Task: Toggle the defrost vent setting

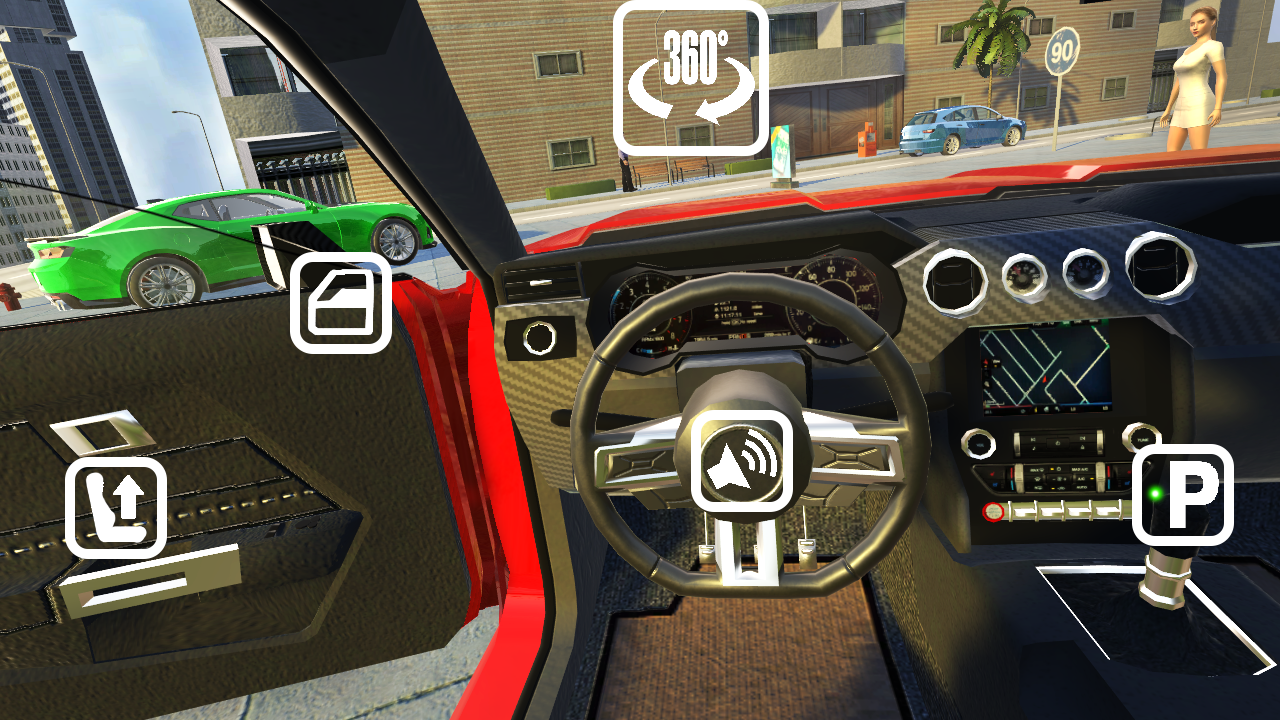Action: [1037, 479]
